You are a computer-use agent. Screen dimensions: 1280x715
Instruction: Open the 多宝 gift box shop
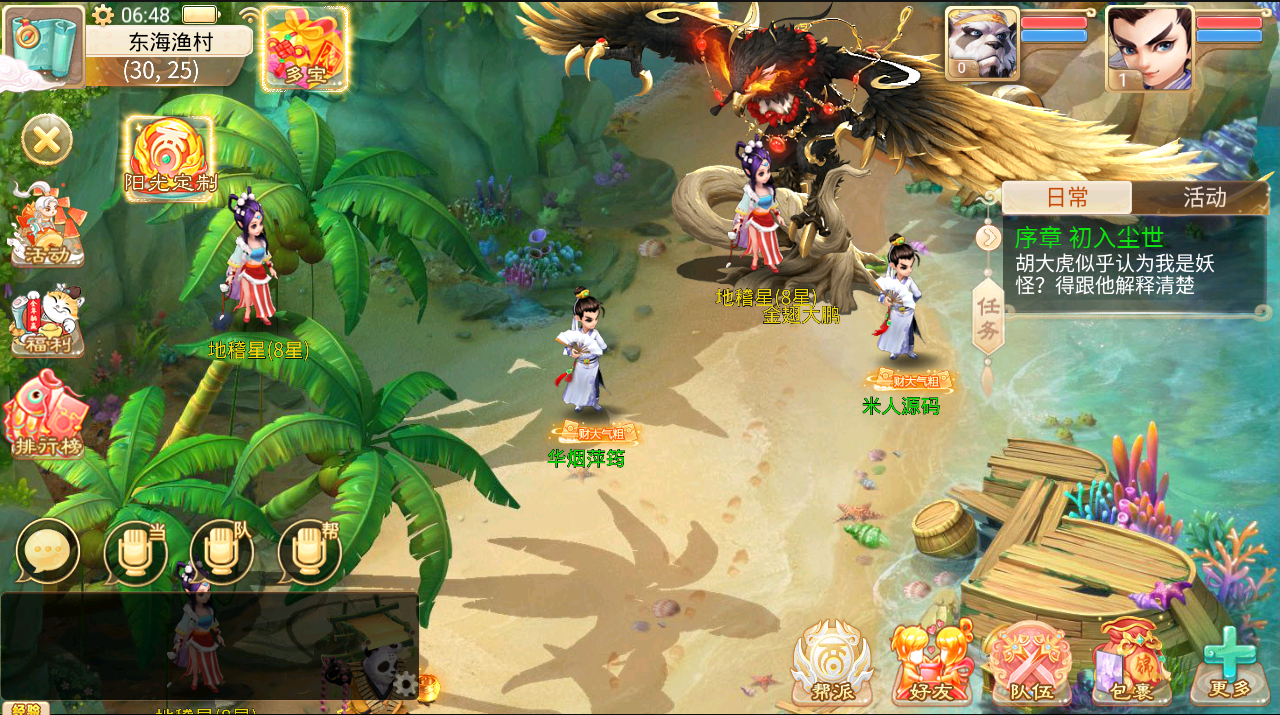pos(305,49)
